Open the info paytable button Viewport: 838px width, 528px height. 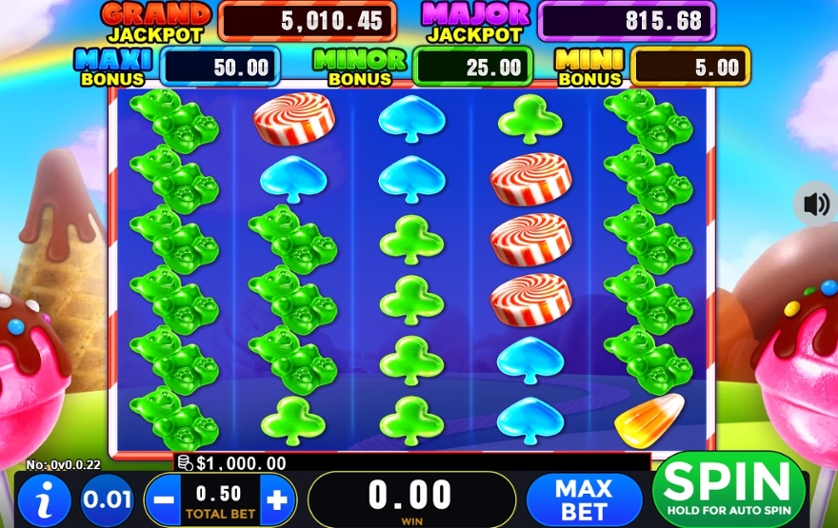[43, 499]
